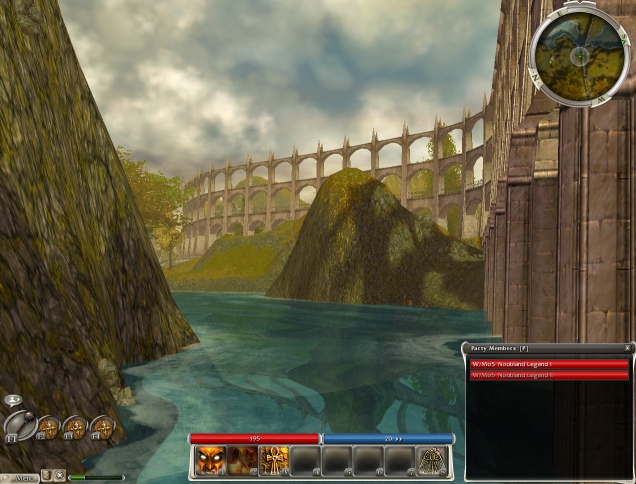Activate the glowing-eyed face skill
Viewport: 636px width, 484px height.
pos(210,460)
